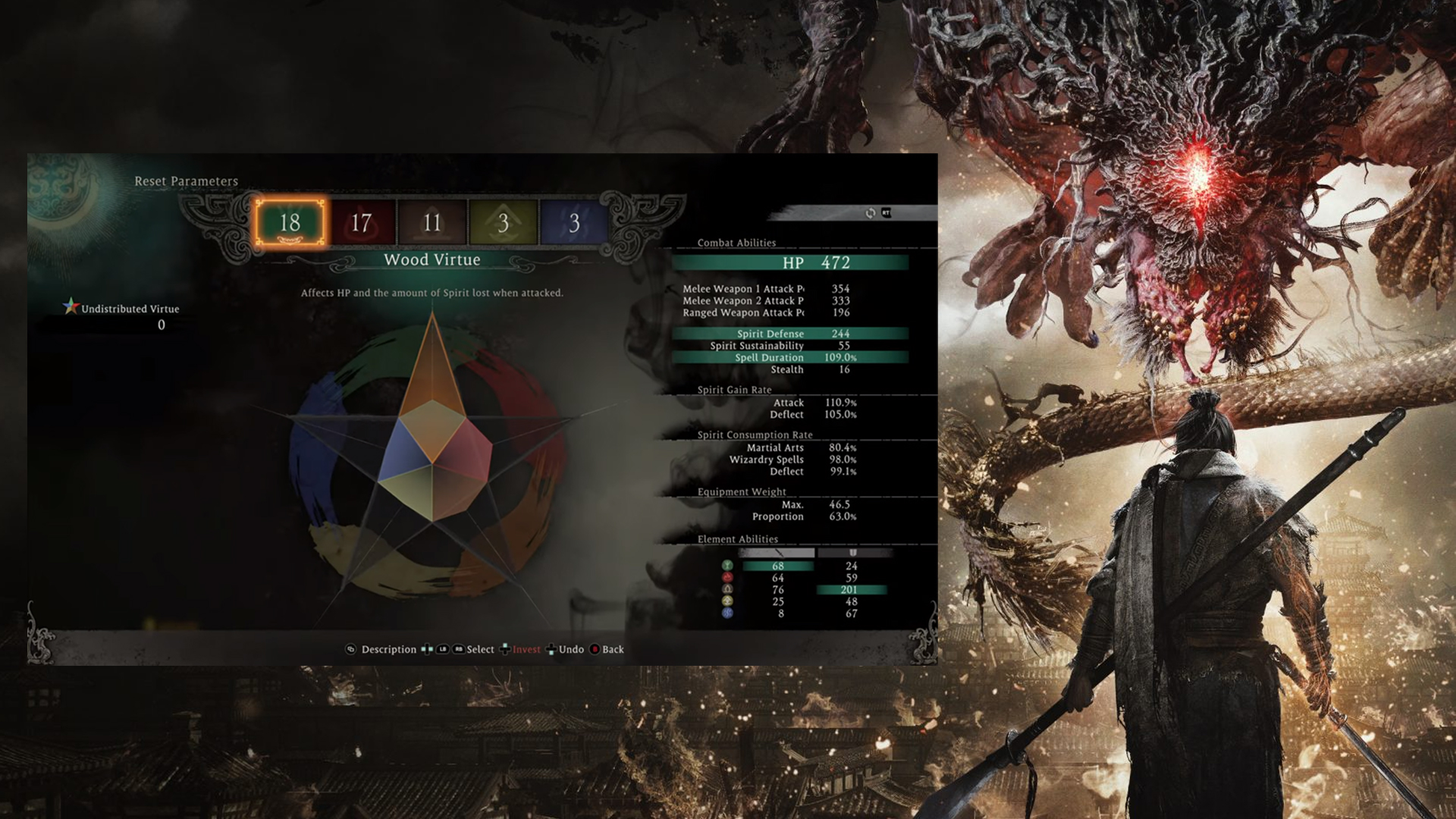Select the Wood Virtue box showing 18
Image resolution: width=1456 pixels, height=819 pixels.
pyautogui.click(x=290, y=223)
